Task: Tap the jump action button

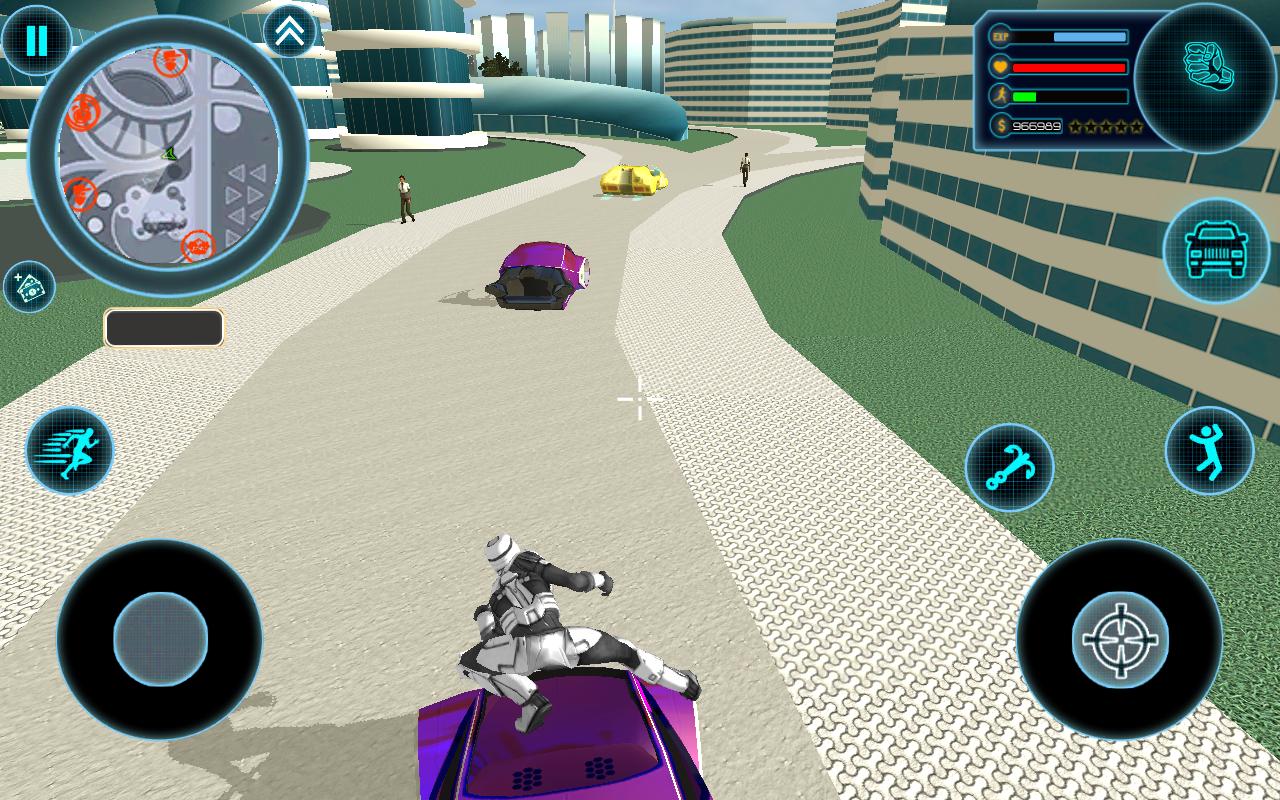Action: 1209,451
